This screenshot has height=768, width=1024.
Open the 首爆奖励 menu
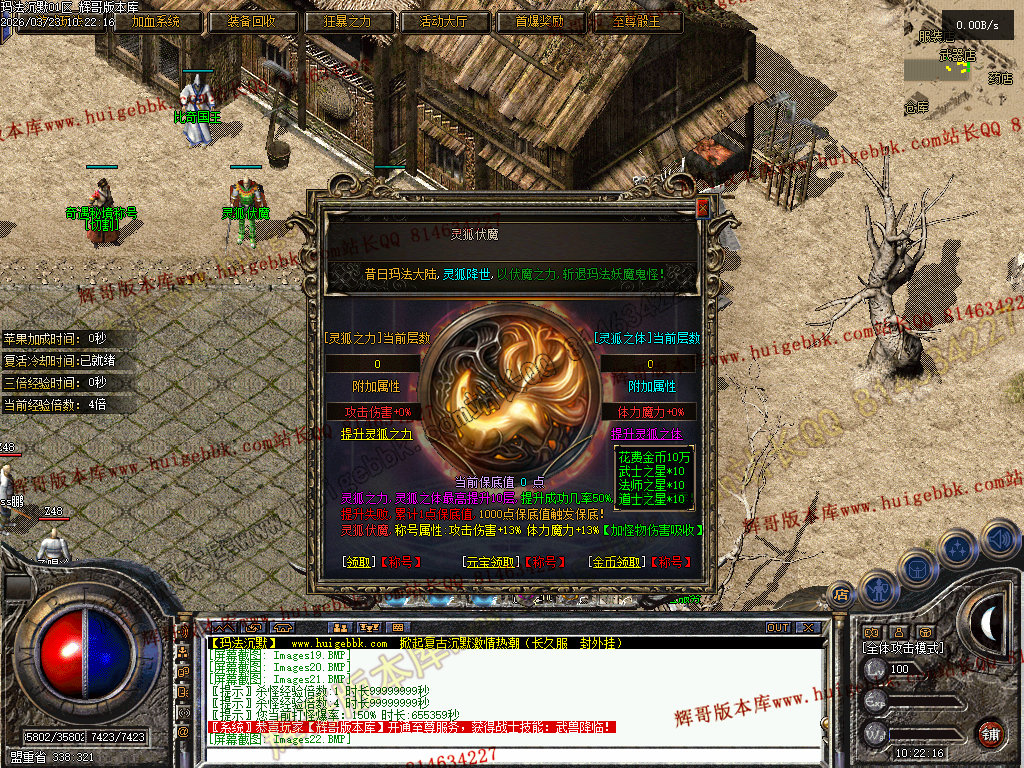[x=542, y=22]
